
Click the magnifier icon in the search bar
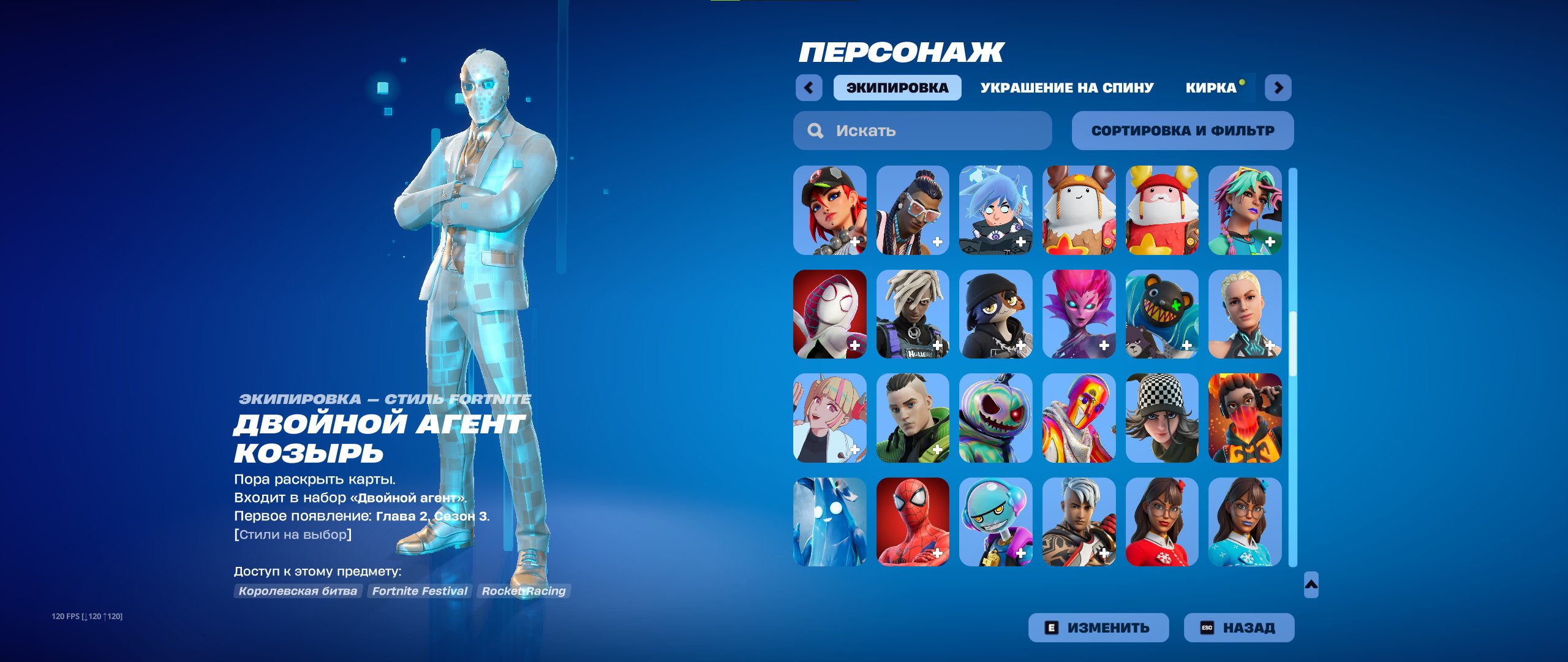[x=816, y=130]
